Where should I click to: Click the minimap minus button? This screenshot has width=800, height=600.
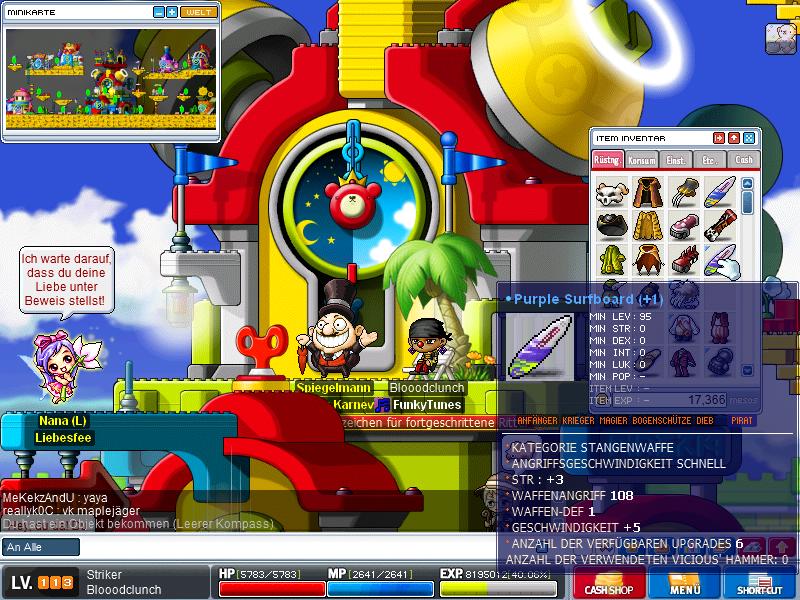(159, 12)
